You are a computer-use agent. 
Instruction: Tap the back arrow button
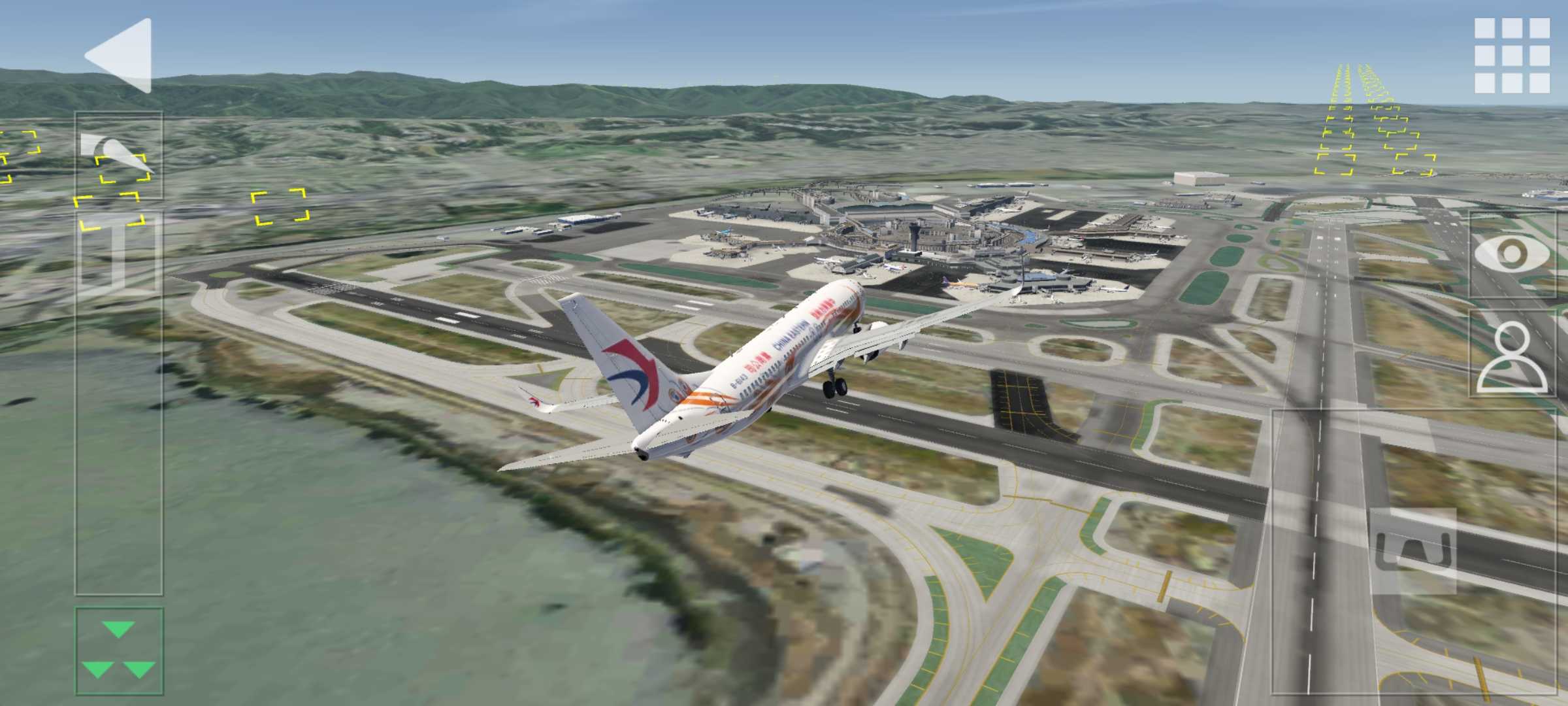pos(120,56)
